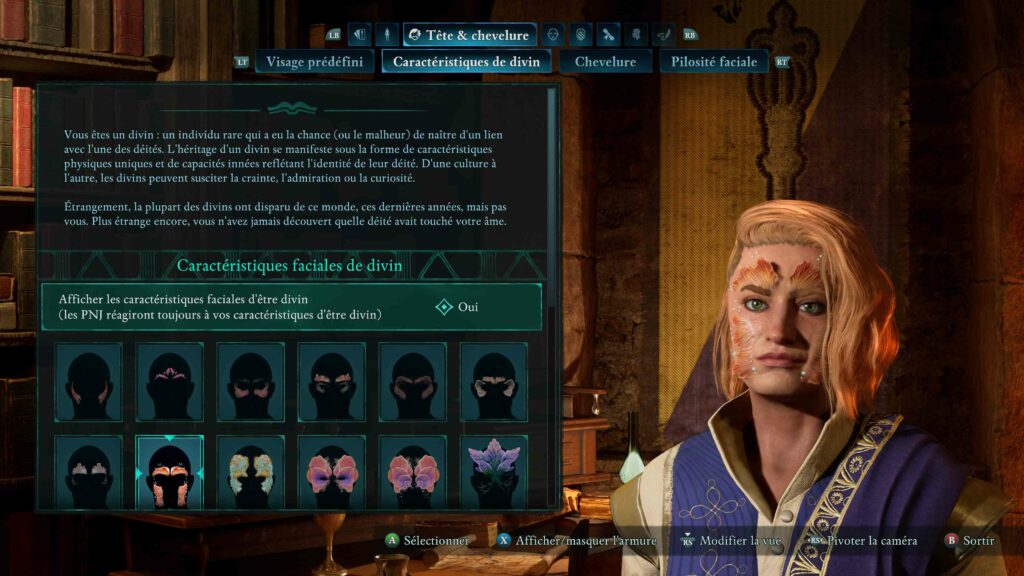Select the highlighted orange brow-and-cheek feature
Viewport: 1024px width, 576px height.
pyautogui.click(x=170, y=472)
